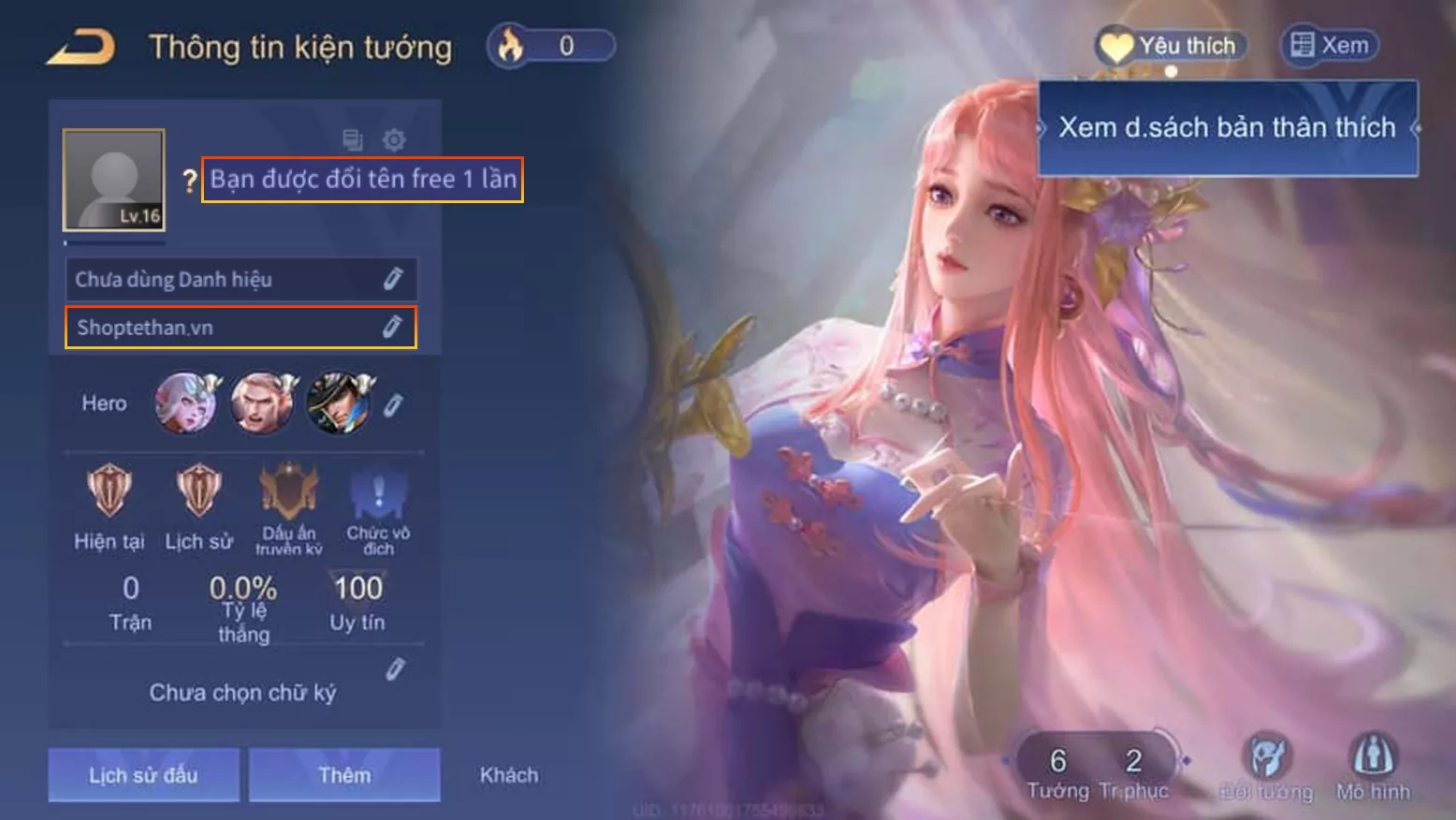Image resolution: width=1456 pixels, height=820 pixels.
Task: Click the Lv.16 experience progress bar
Action: click(112, 242)
